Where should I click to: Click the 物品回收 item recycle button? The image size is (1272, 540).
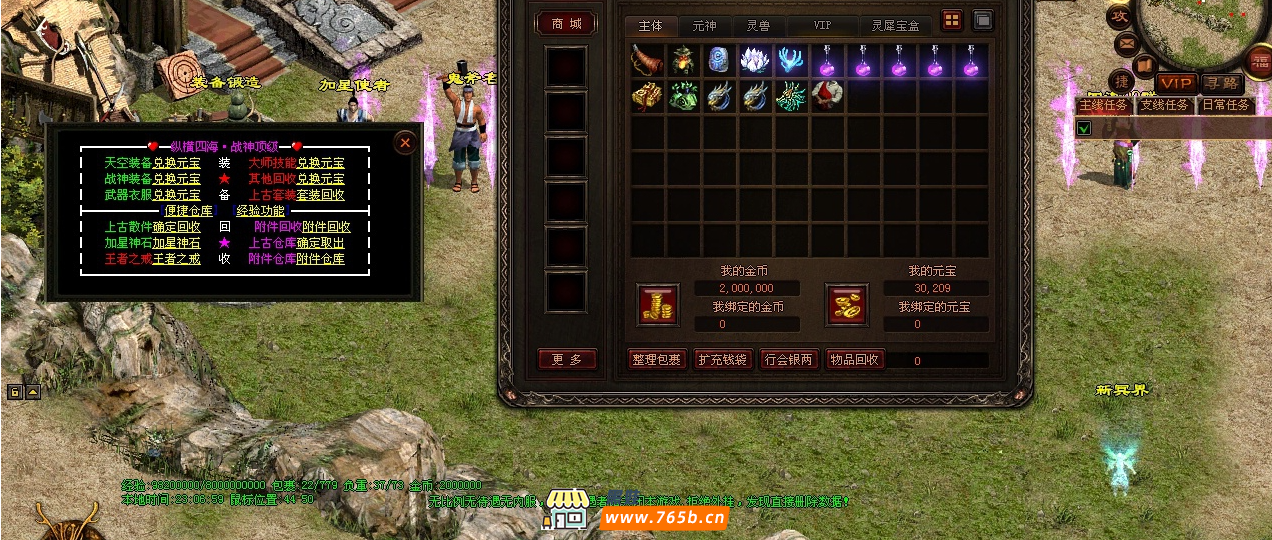pyautogui.click(x=855, y=360)
